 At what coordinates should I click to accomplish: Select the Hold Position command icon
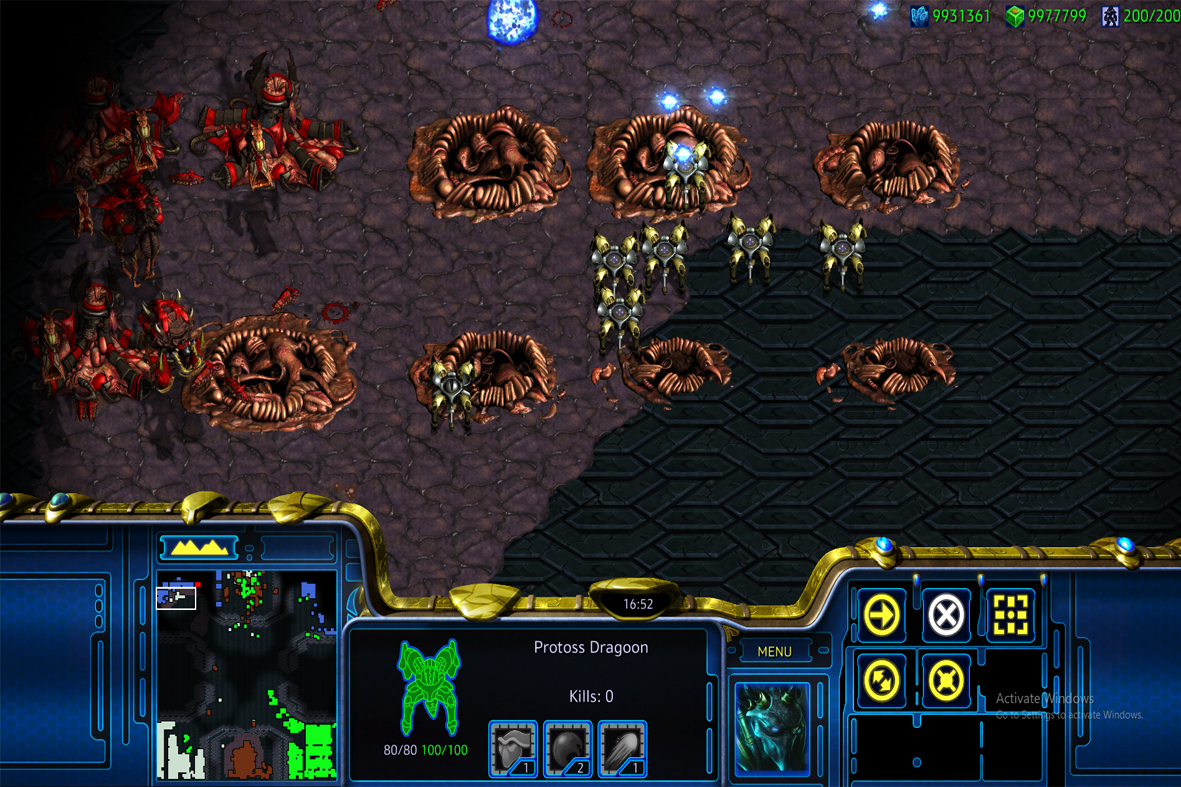pyautogui.click(x=945, y=680)
